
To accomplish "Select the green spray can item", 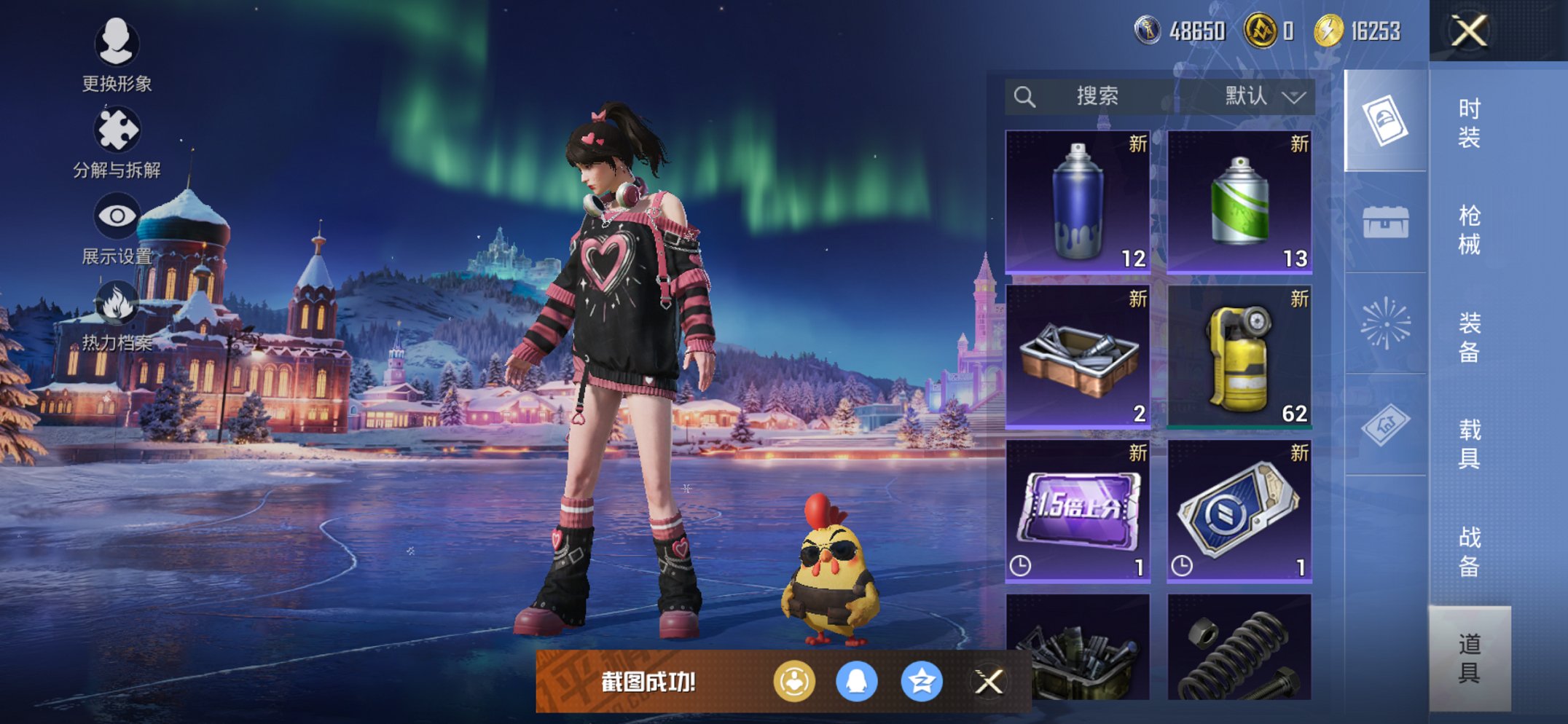I will 1239,202.
